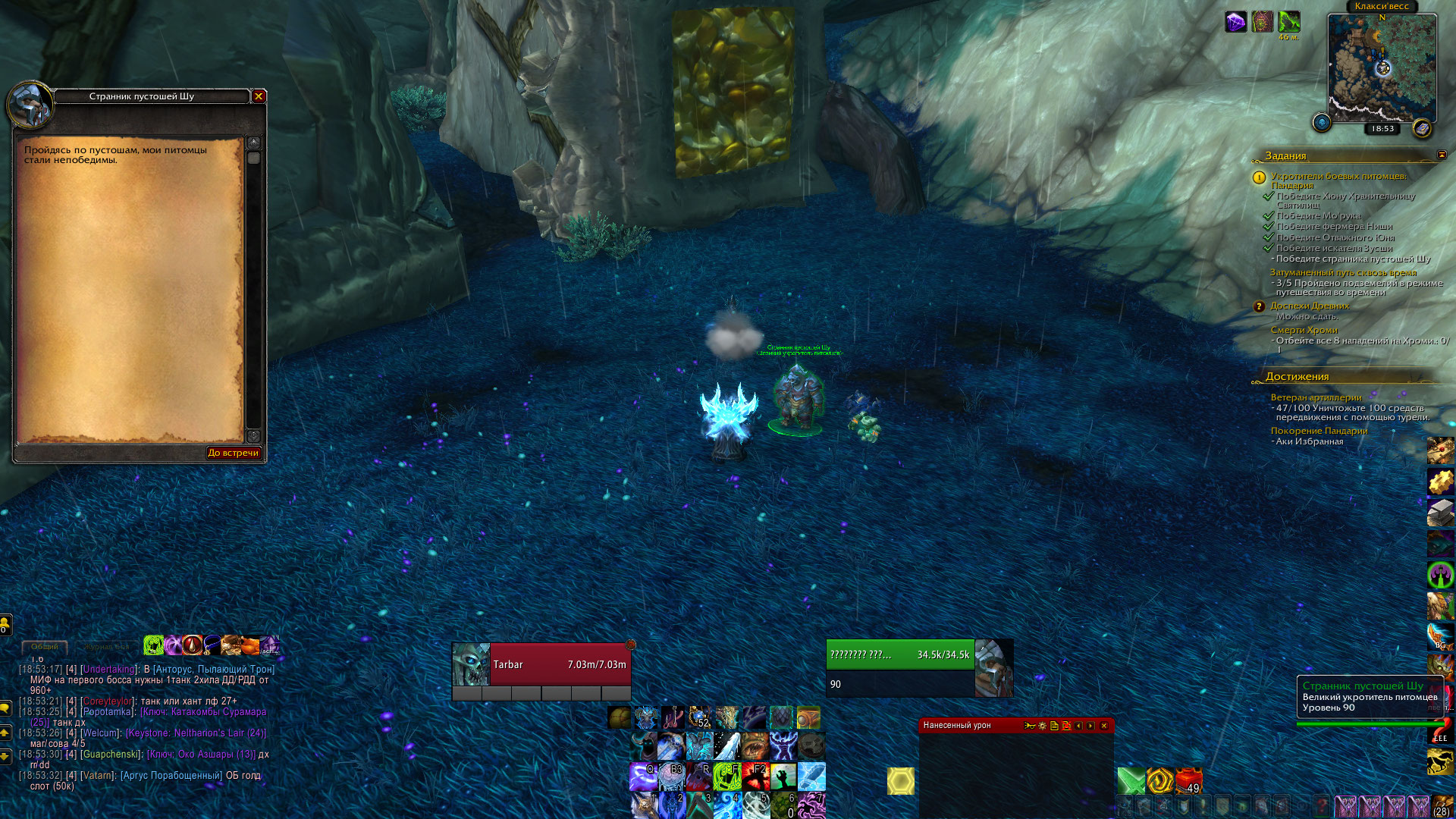
Task: Select the Укротители боевых питомцев: Пандария quest
Action: pos(1338,180)
